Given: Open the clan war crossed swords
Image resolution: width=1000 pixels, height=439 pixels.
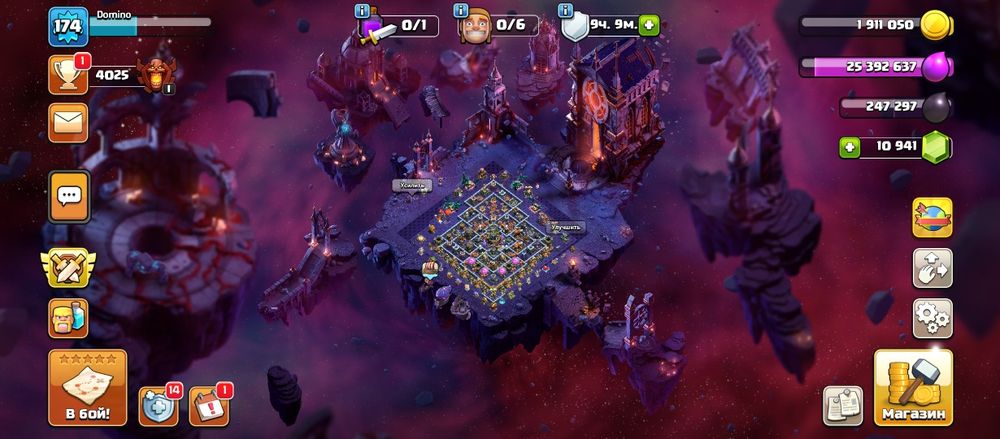Looking at the screenshot, I should pos(68,267).
